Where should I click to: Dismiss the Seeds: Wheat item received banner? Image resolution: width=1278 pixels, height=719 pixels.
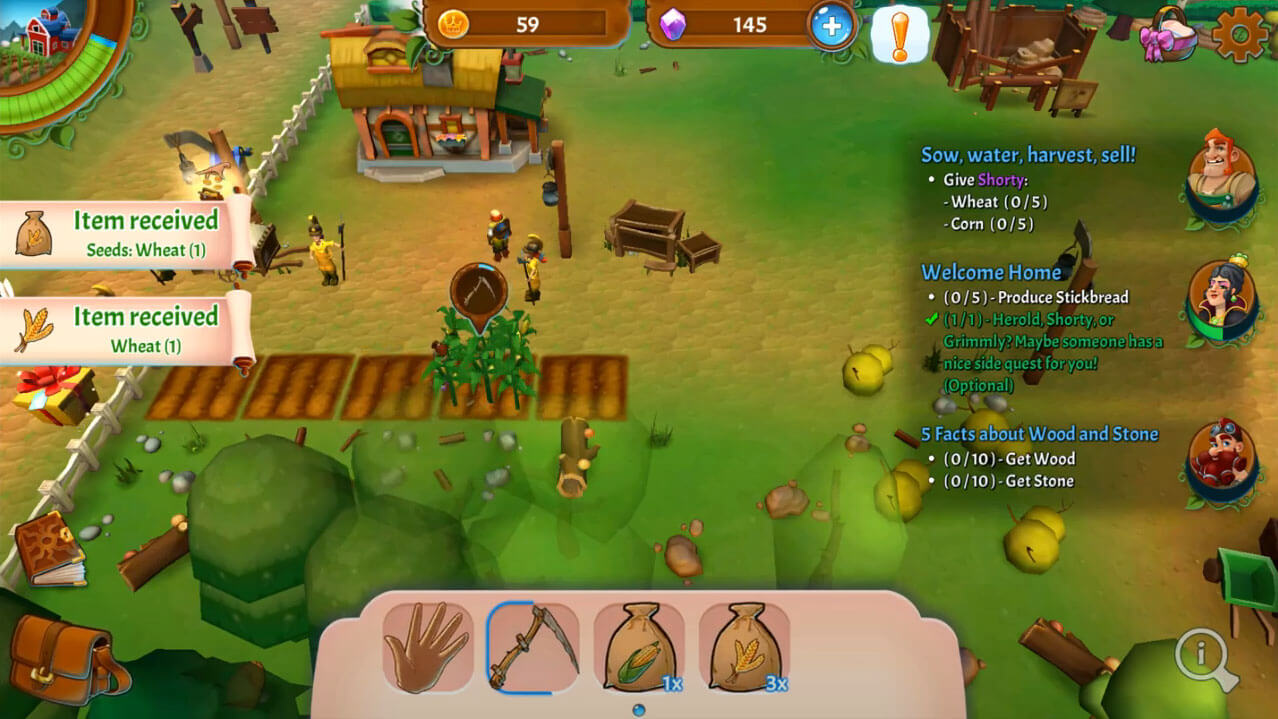[125, 234]
